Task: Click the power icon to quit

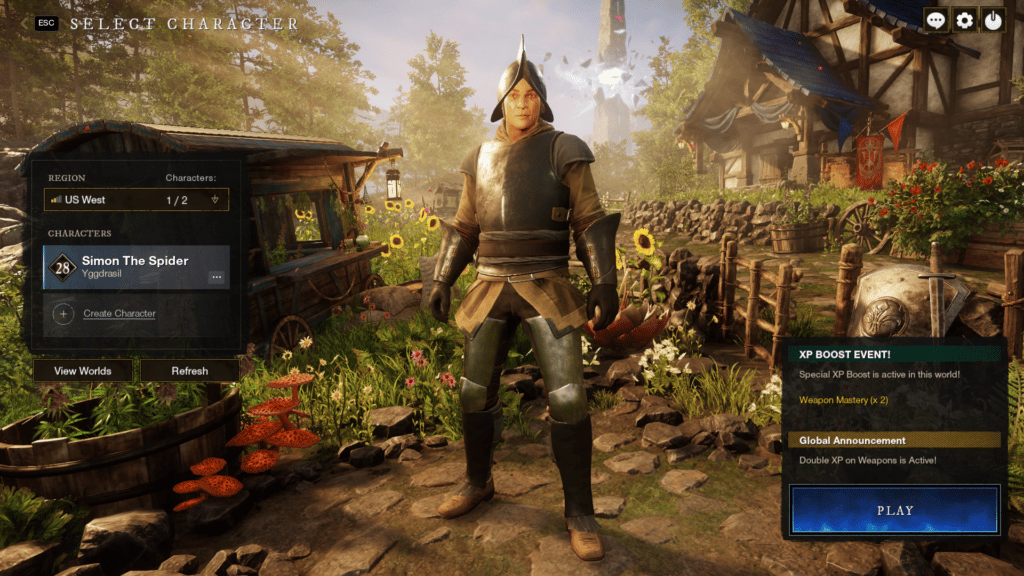Action: pyautogui.click(x=993, y=20)
